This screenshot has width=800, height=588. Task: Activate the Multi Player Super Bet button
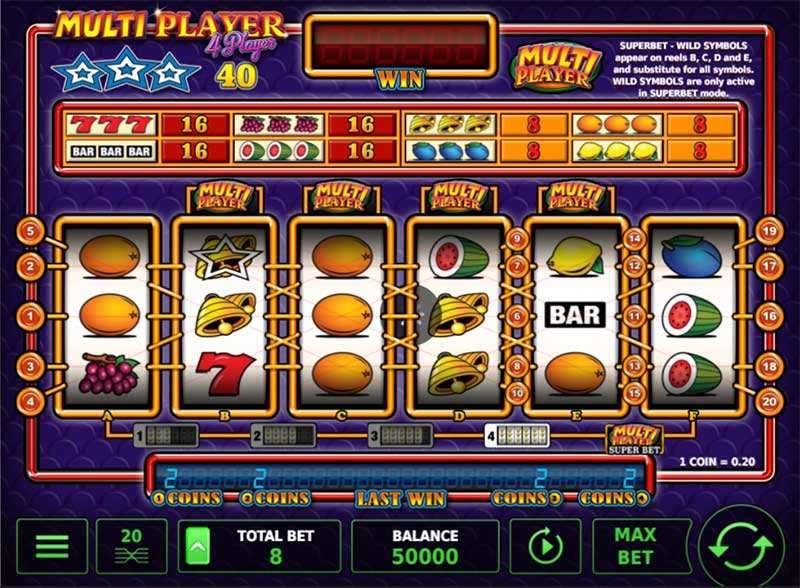(634, 439)
